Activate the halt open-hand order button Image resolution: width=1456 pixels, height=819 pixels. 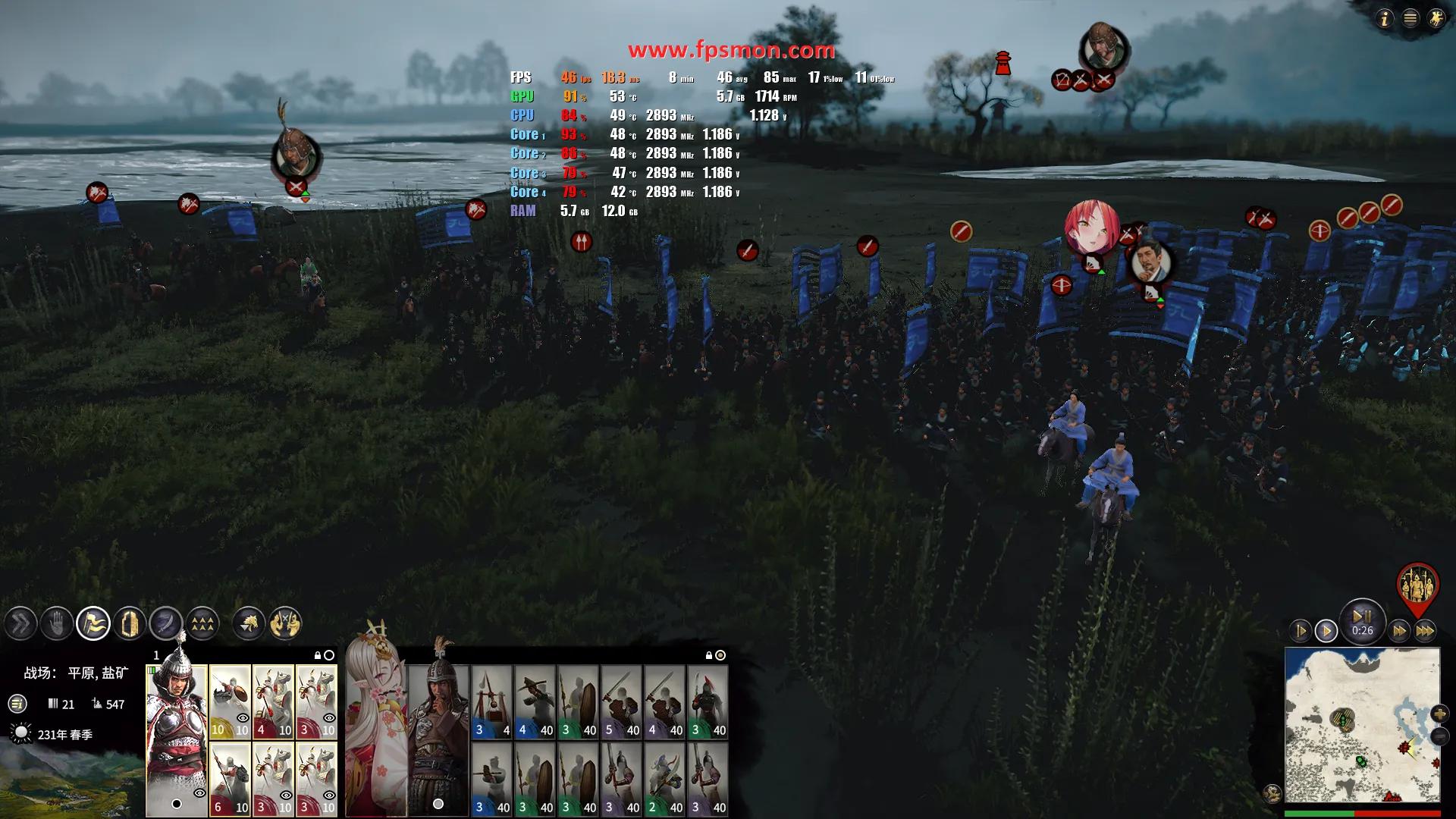(x=57, y=624)
